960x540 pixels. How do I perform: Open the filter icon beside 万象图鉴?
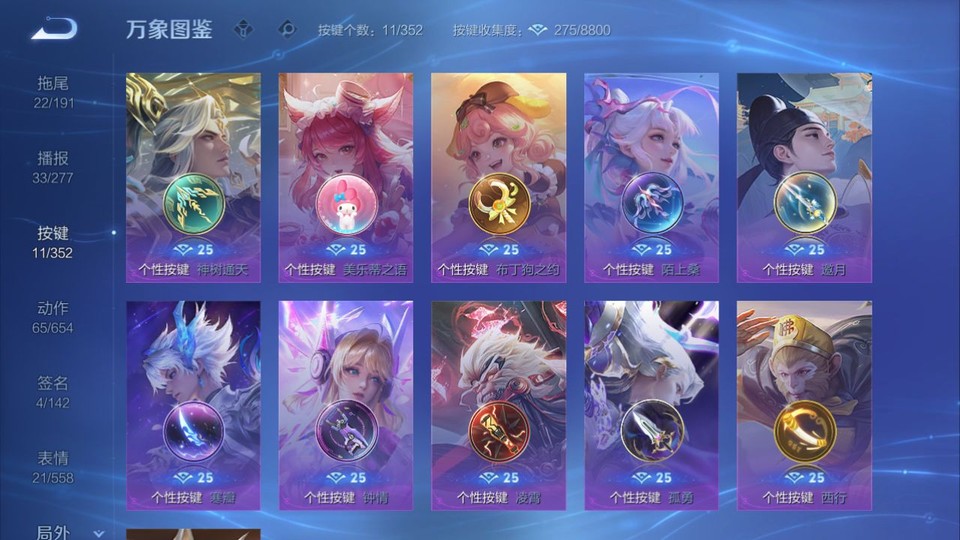[245, 29]
